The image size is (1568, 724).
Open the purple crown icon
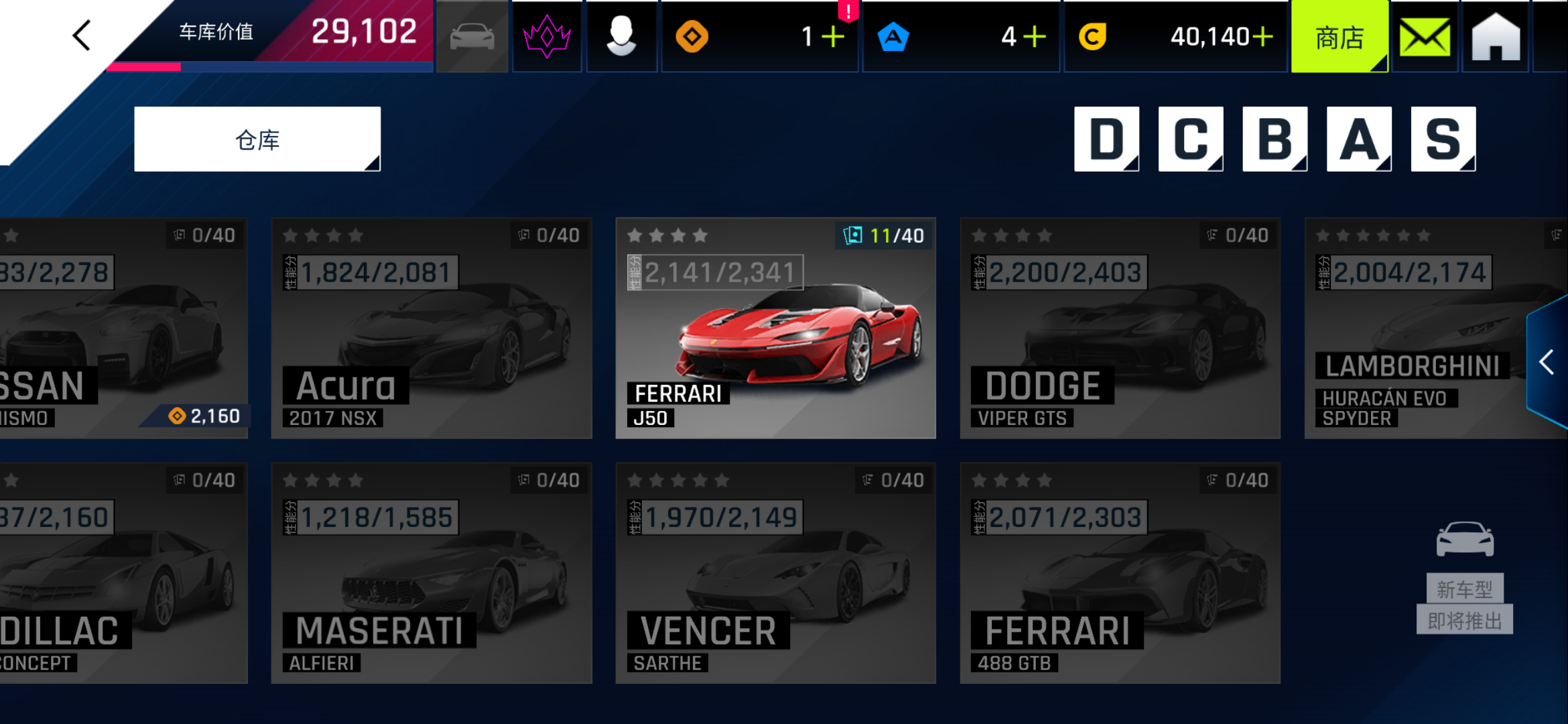pyautogui.click(x=547, y=37)
